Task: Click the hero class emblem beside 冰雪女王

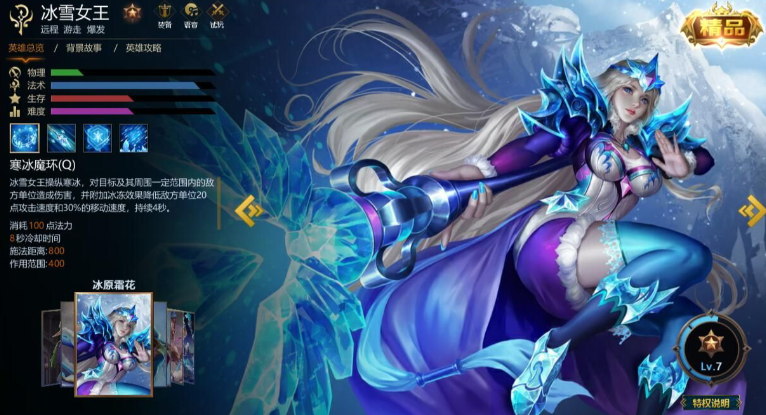Action: (19, 17)
